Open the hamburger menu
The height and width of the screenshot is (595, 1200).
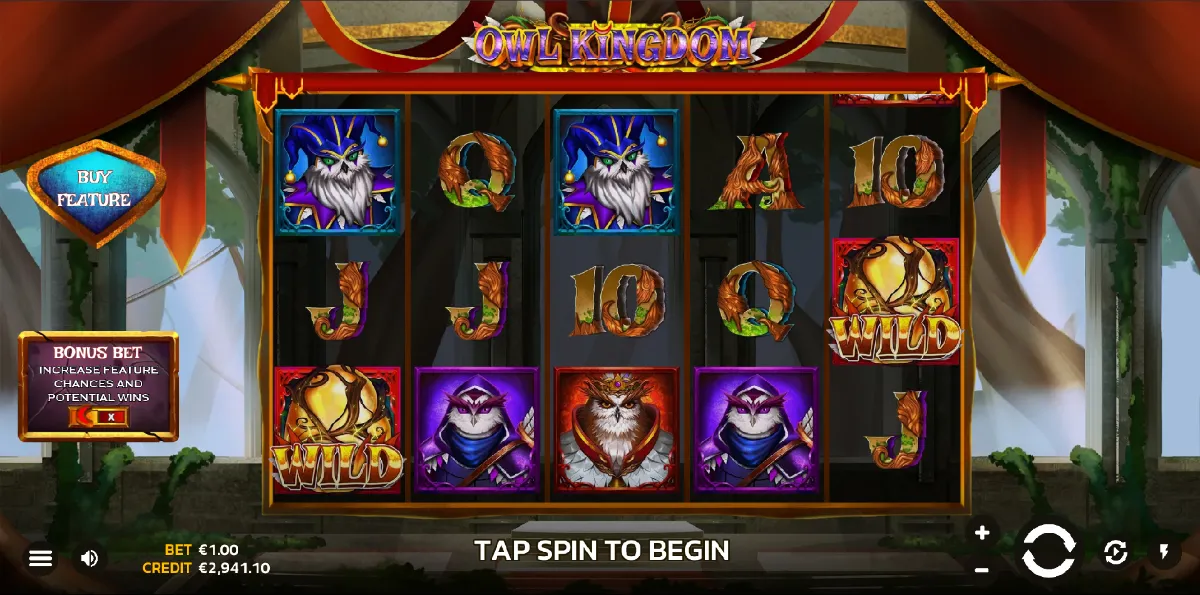click(x=40, y=558)
